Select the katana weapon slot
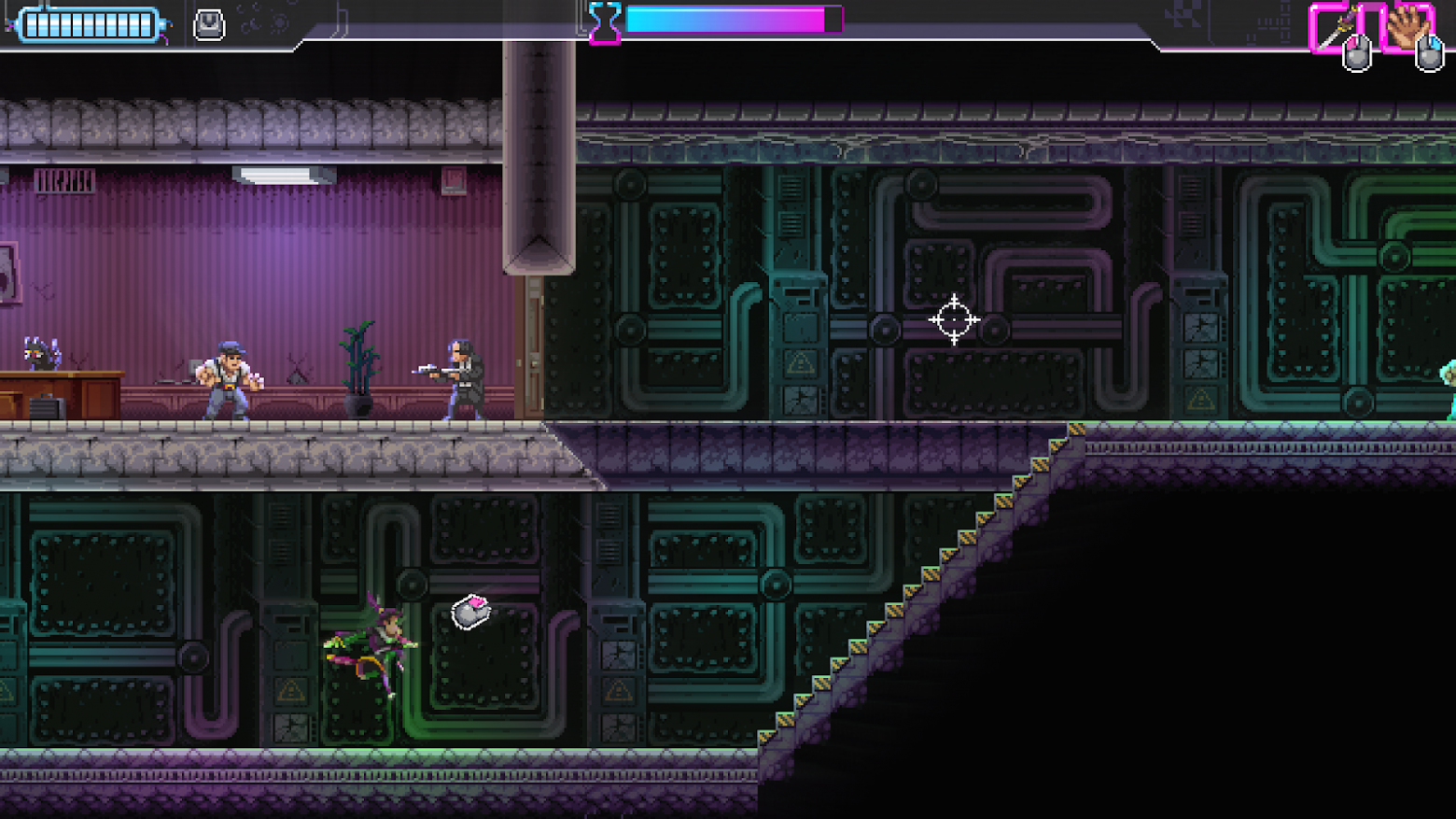Viewport: 1456px width, 819px height. click(1337, 28)
